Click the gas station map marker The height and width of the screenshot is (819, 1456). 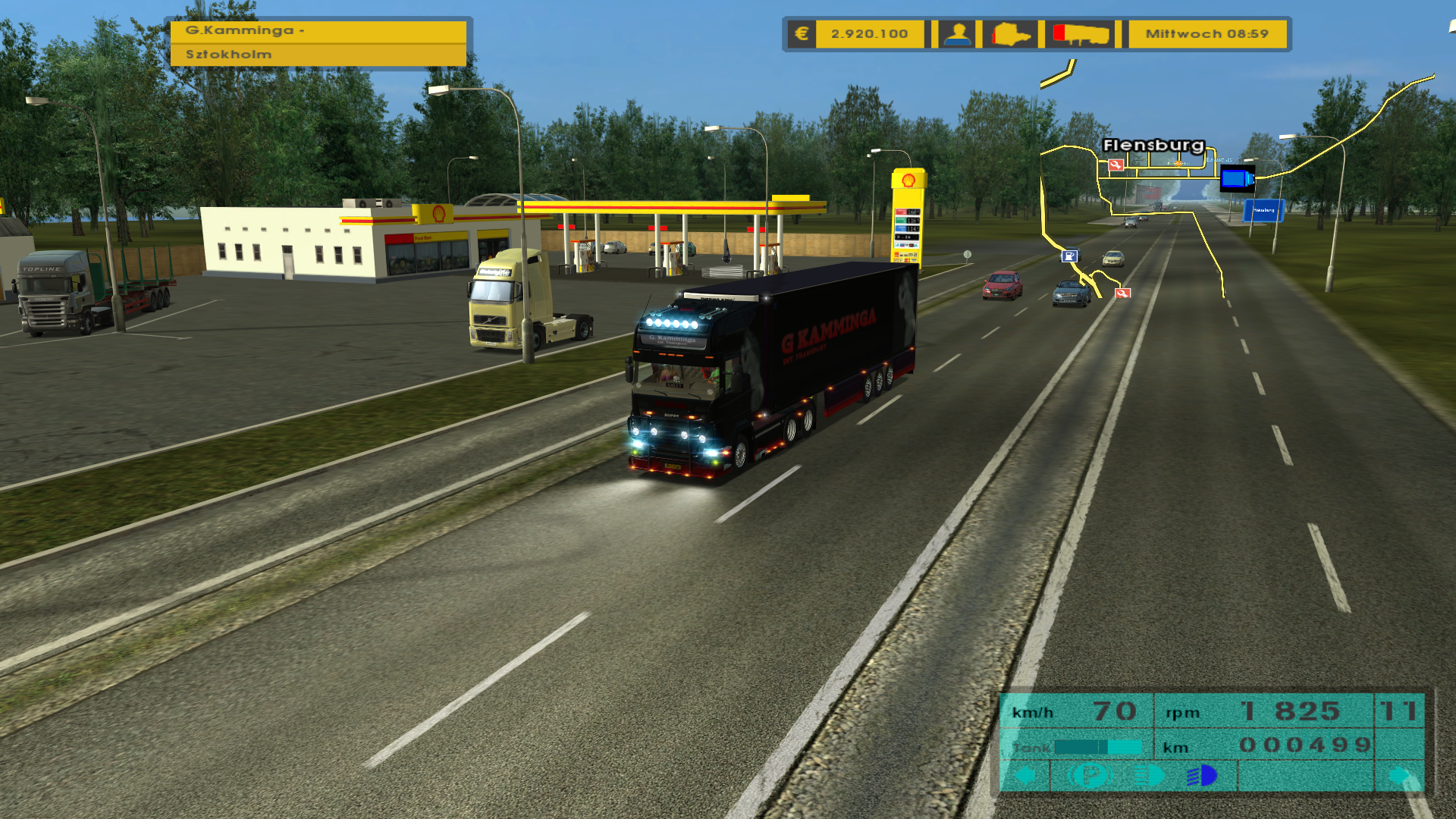pyautogui.click(x=1069, y=256)
